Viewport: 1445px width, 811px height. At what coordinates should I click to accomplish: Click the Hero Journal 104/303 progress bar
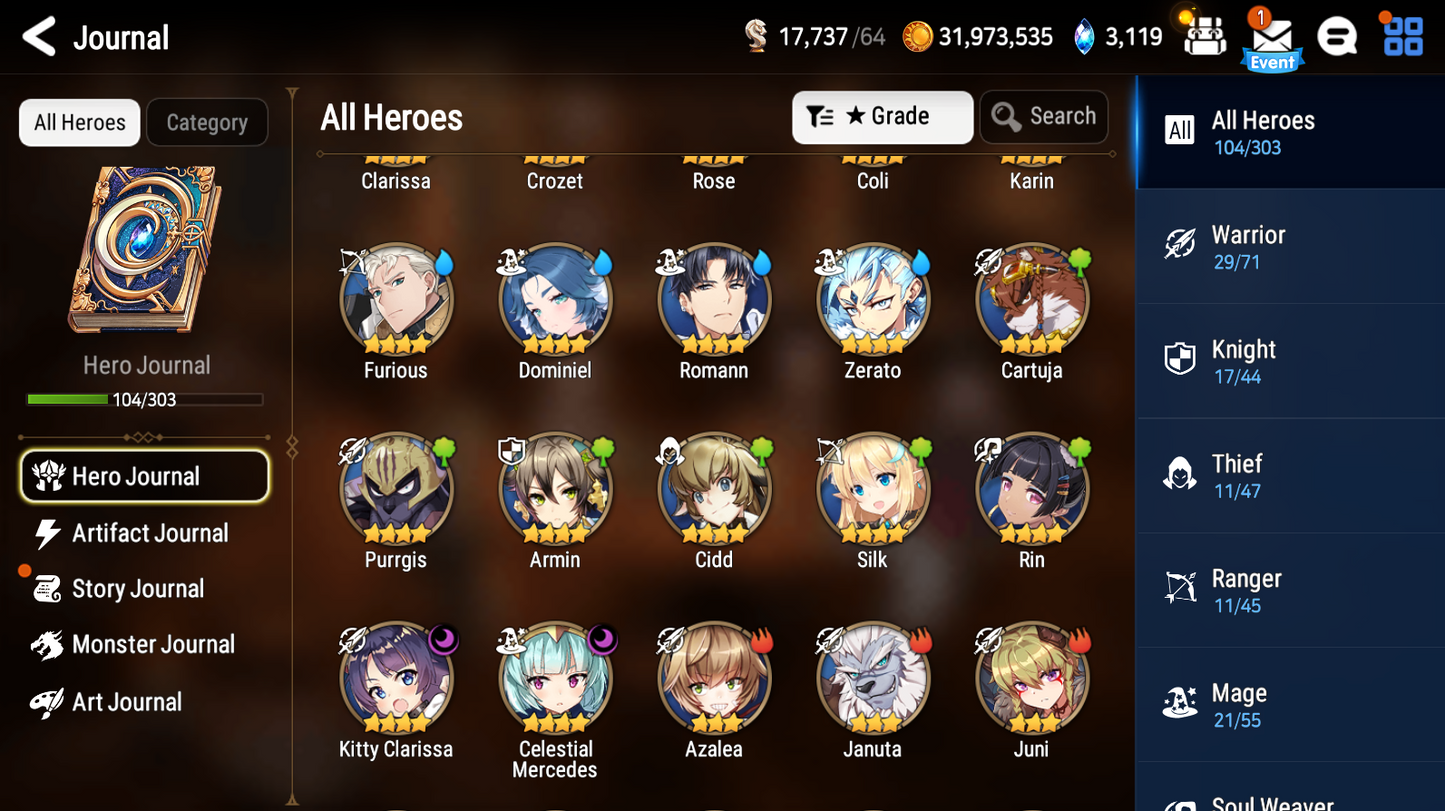[x=146, y=399]
